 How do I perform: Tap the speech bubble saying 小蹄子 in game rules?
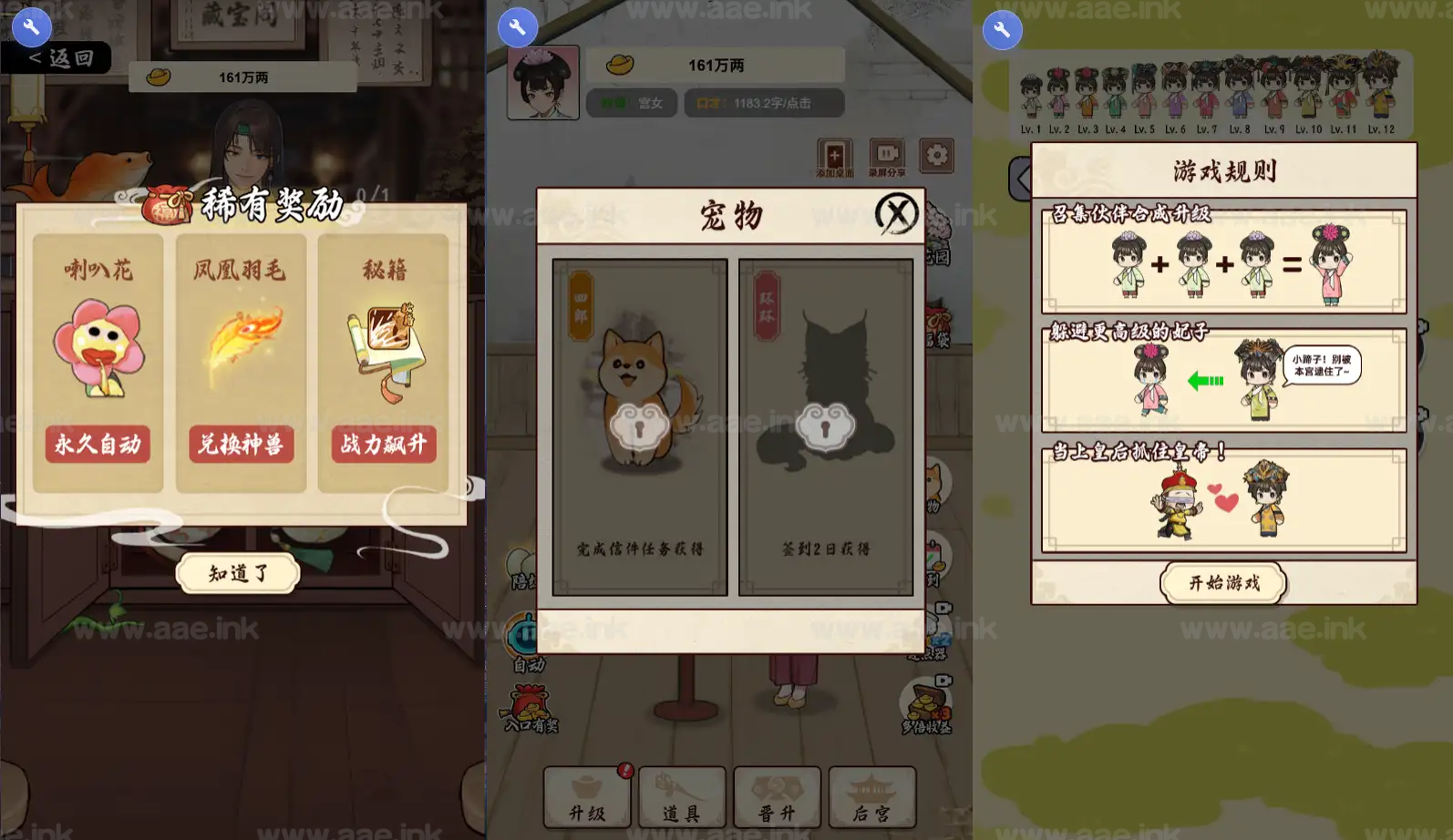[1324, 367]
